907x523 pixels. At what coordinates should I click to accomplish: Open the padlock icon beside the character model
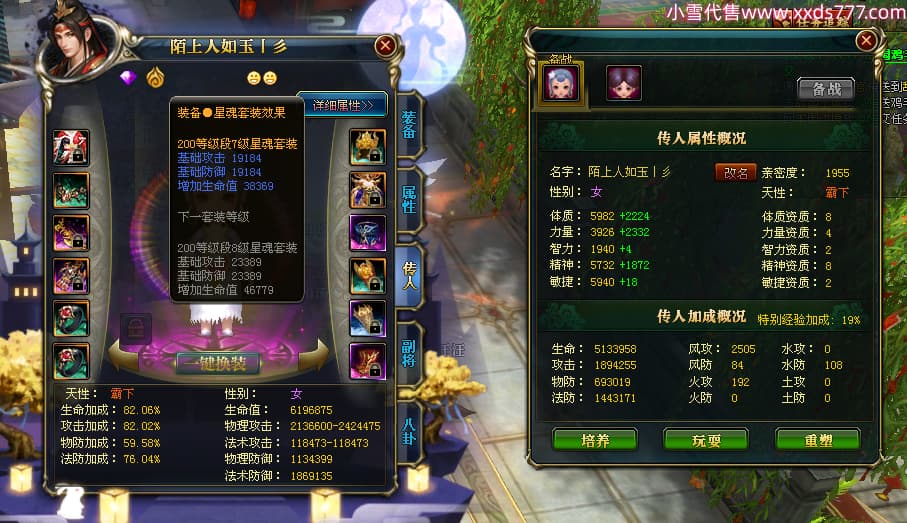click(135, 327)
